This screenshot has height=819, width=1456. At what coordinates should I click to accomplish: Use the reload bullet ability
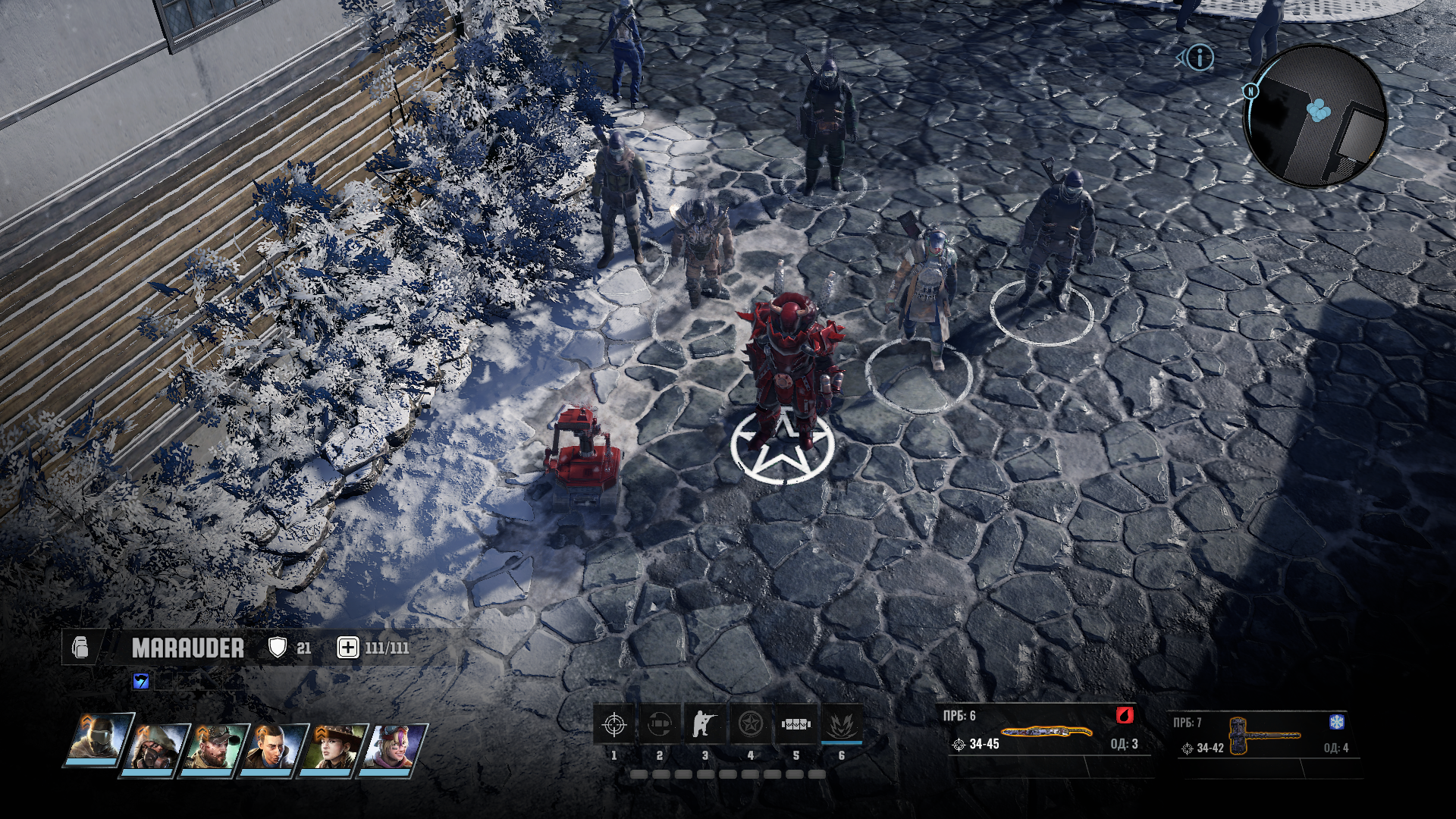[x=660, y=725]
